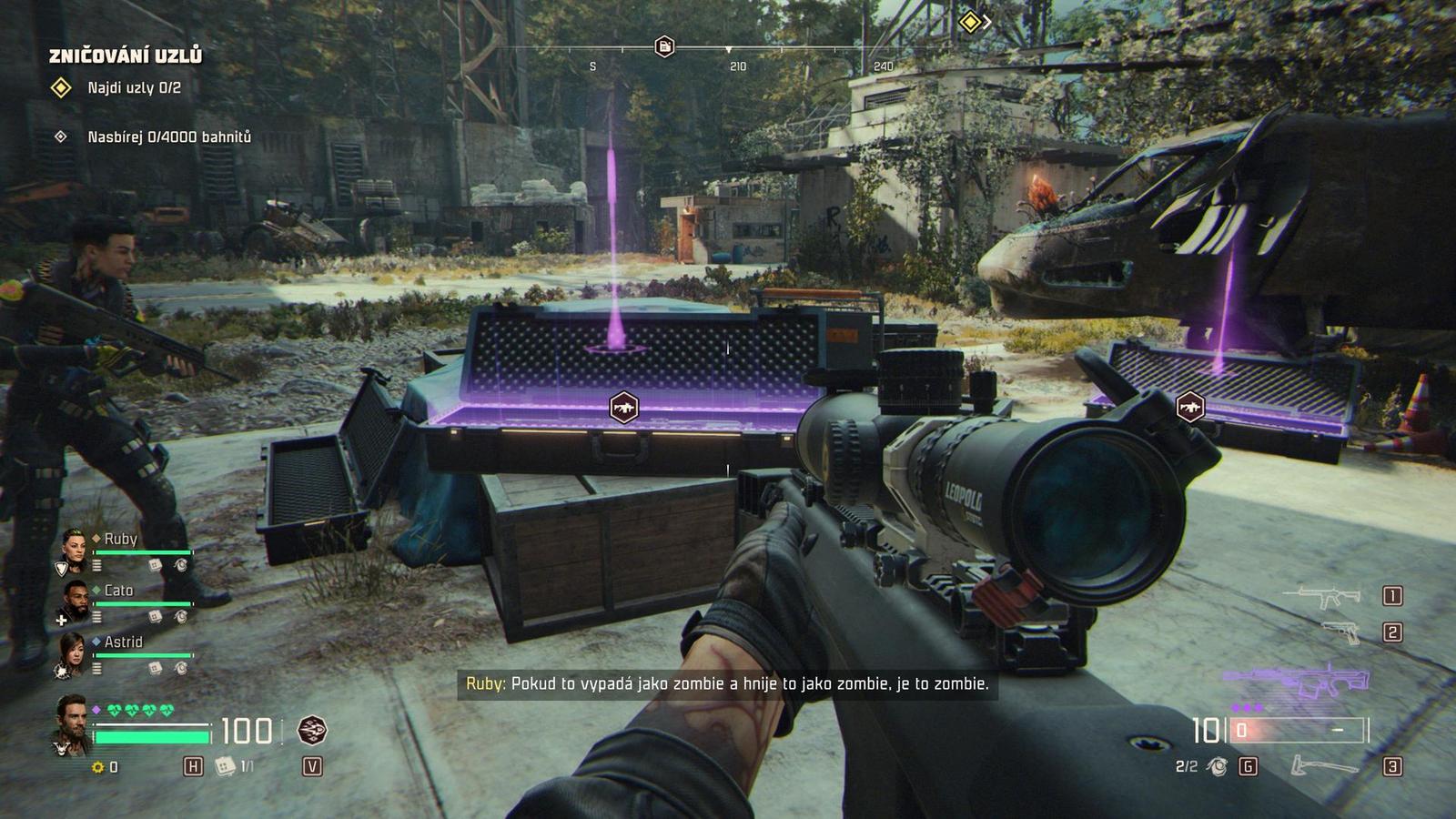1456x819 pixels.
Task: Select the Nasbírej 0/4000 bahnitů objective
Action: (x=168, y=137)
